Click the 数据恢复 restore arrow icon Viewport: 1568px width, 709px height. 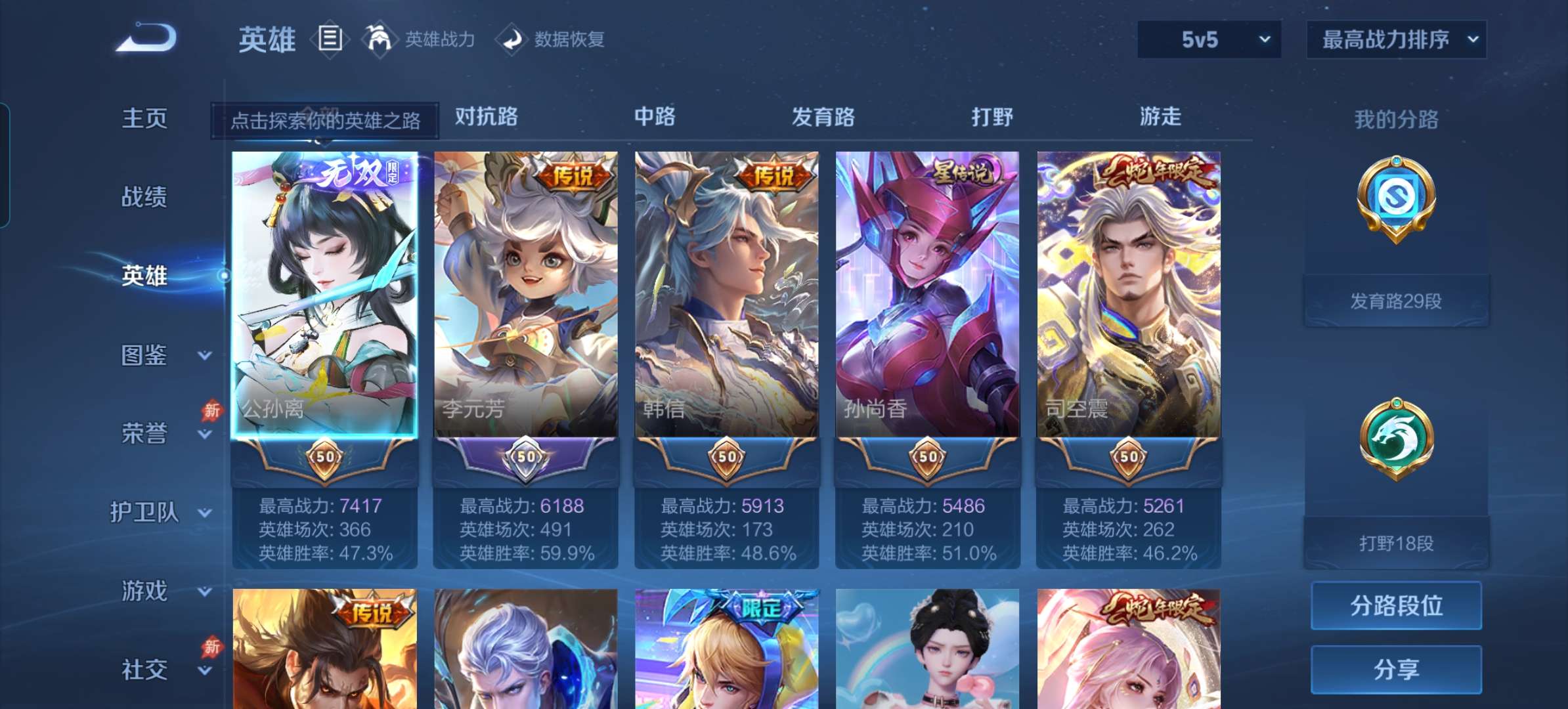[513, 39]
